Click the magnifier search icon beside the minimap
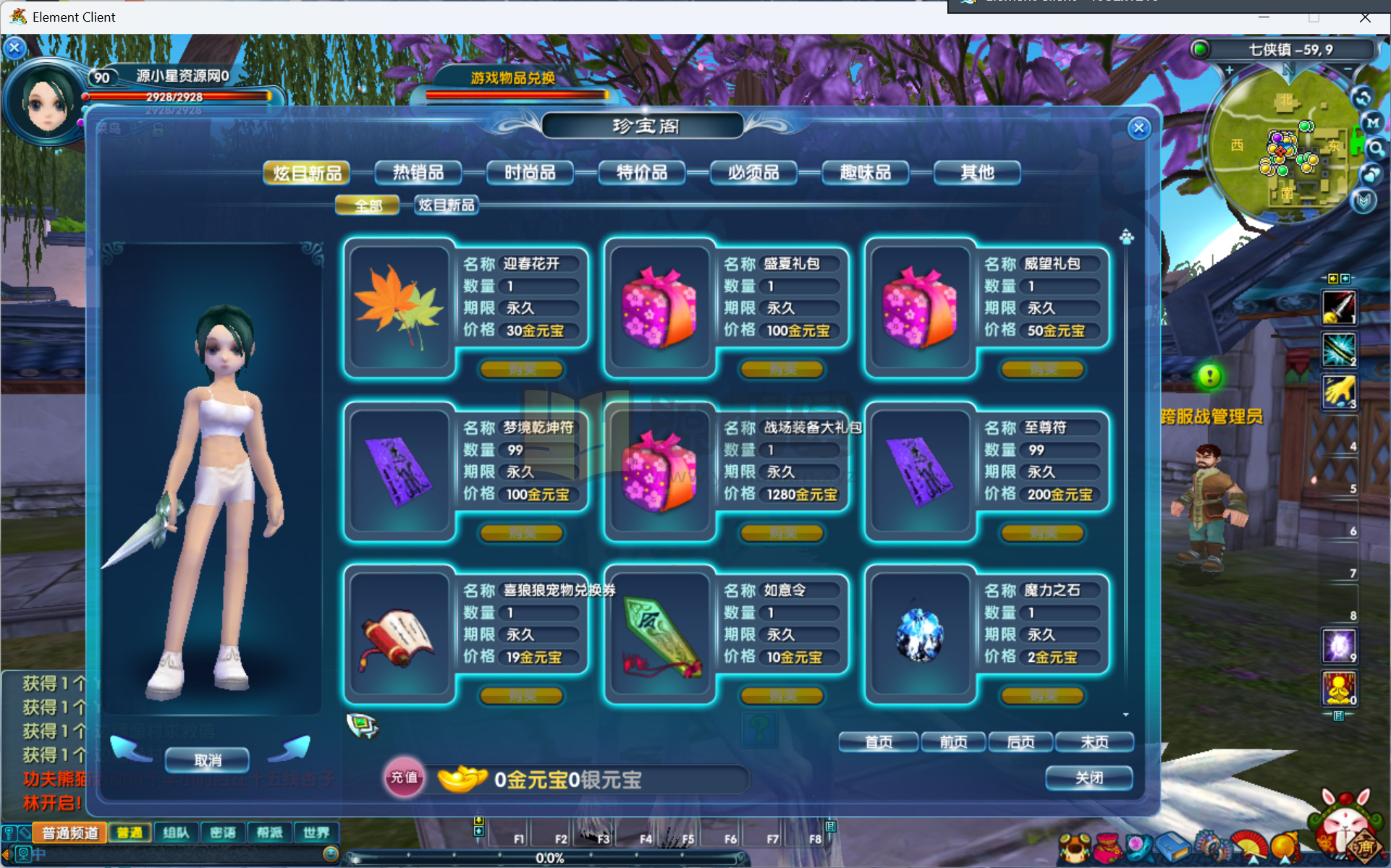The width and height of the screenshot is (1391, 868). (1378, 148)
